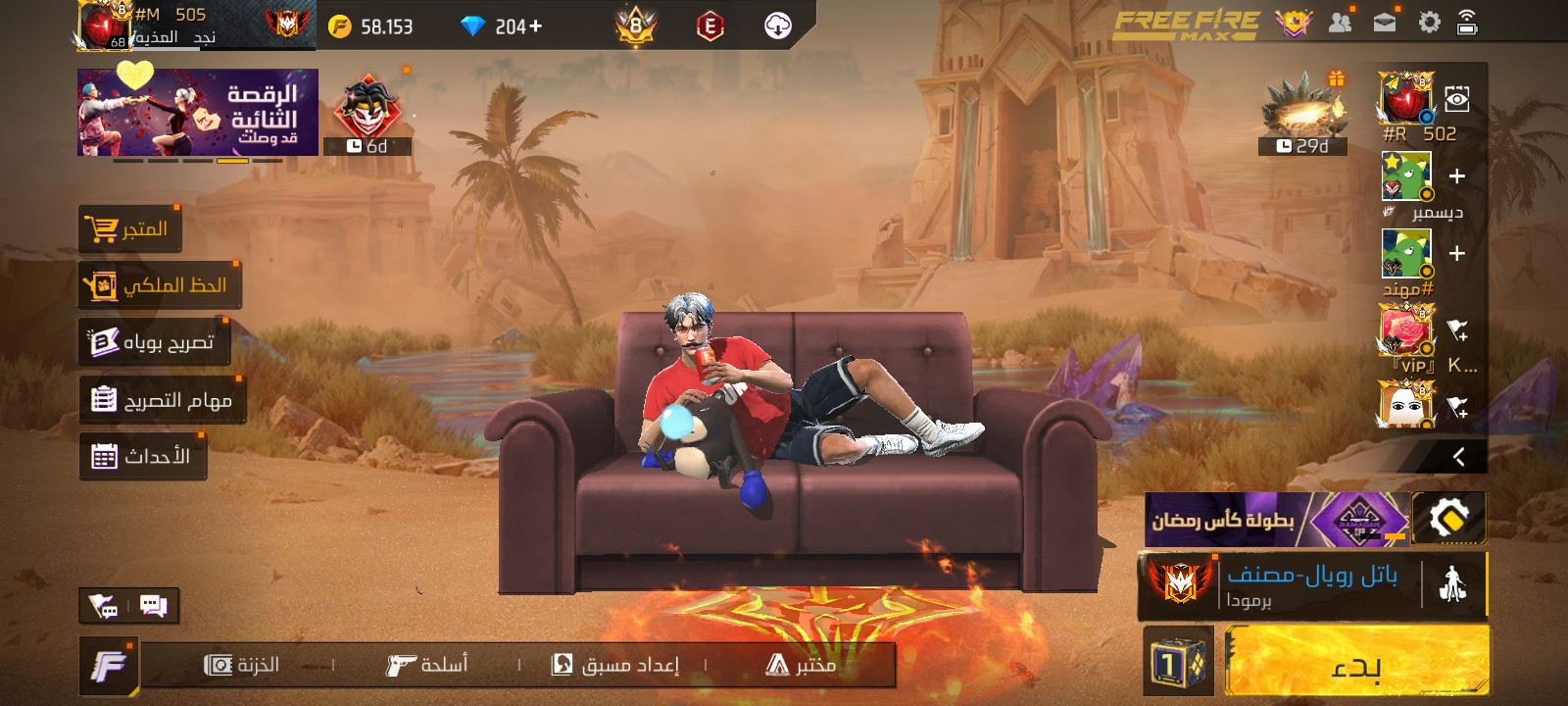
Task: Open the بطولة كأس رمضان banner
Action: point(1276,520)
